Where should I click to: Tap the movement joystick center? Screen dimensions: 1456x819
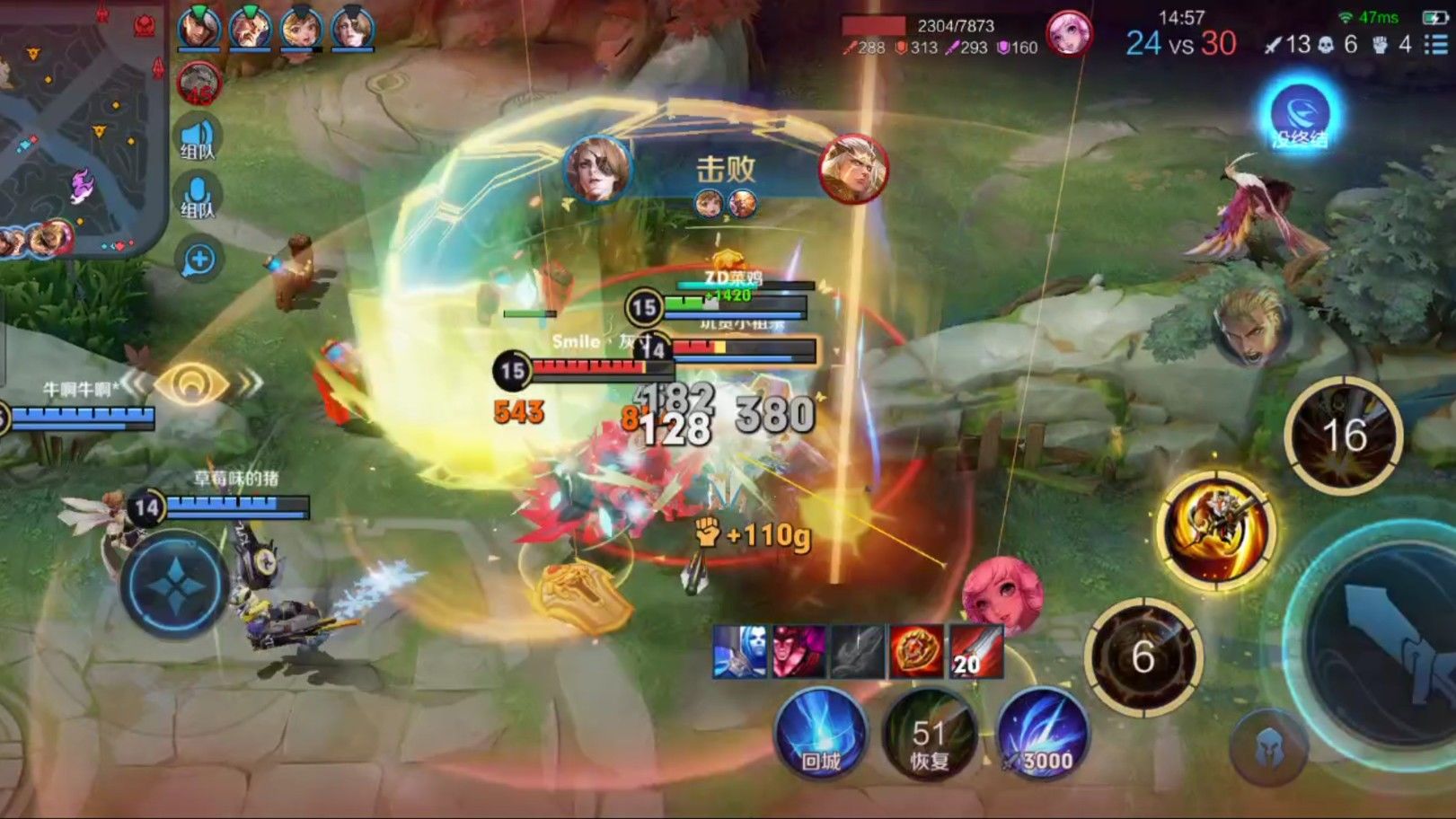coord(173,586)
